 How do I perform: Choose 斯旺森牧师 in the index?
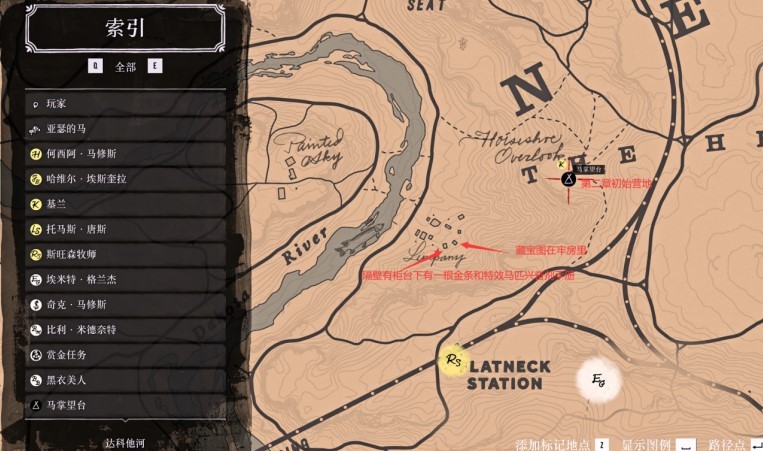point(125,254)
